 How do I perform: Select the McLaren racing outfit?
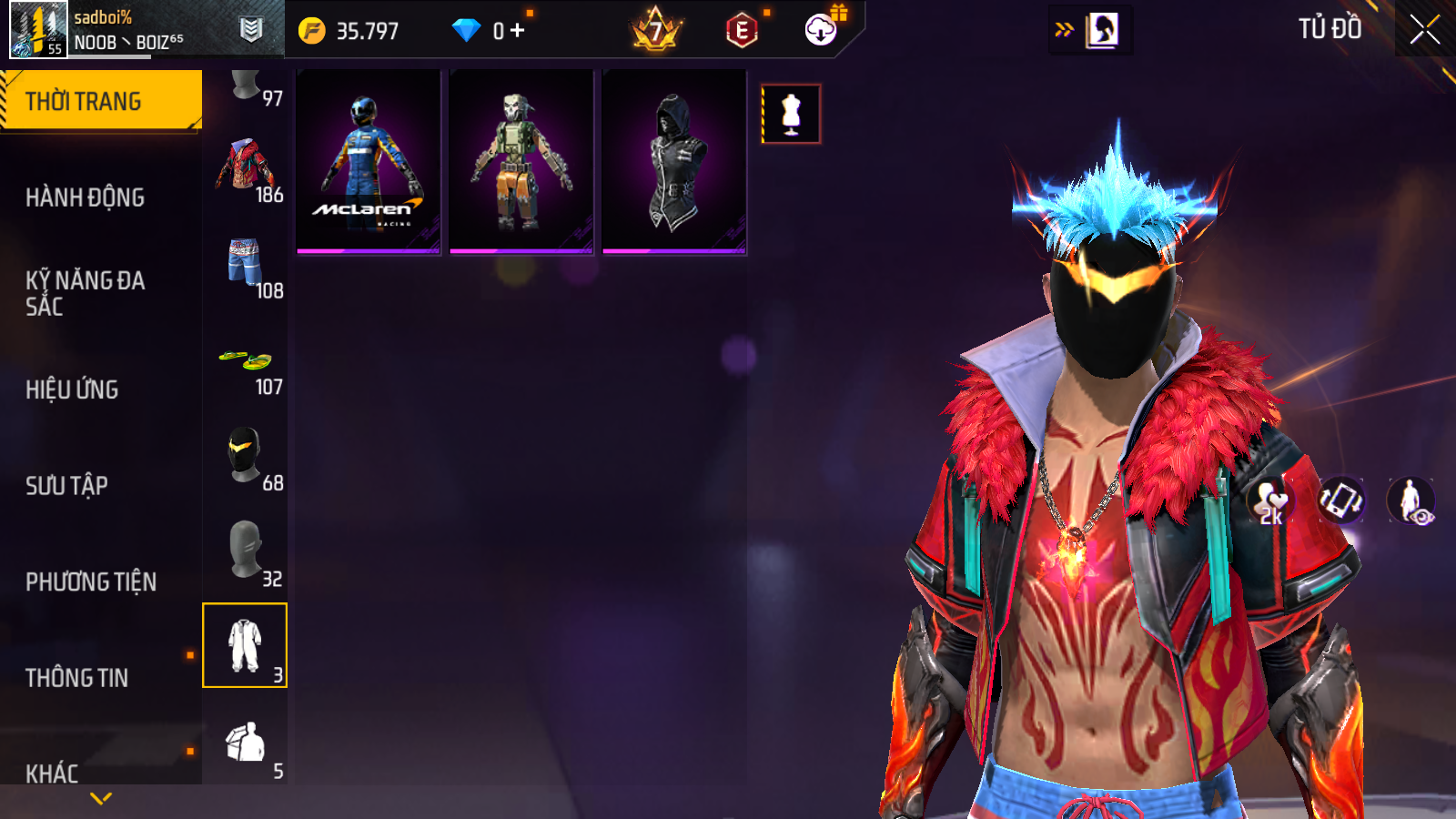tap(369, 162)
